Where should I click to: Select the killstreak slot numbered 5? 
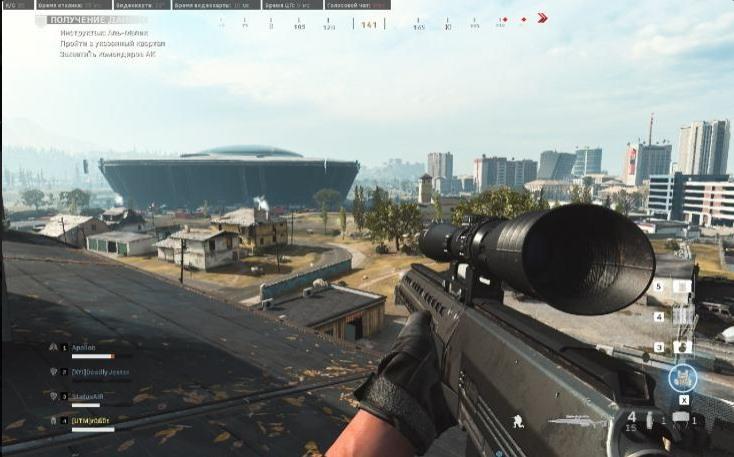(x=682, y=287)
